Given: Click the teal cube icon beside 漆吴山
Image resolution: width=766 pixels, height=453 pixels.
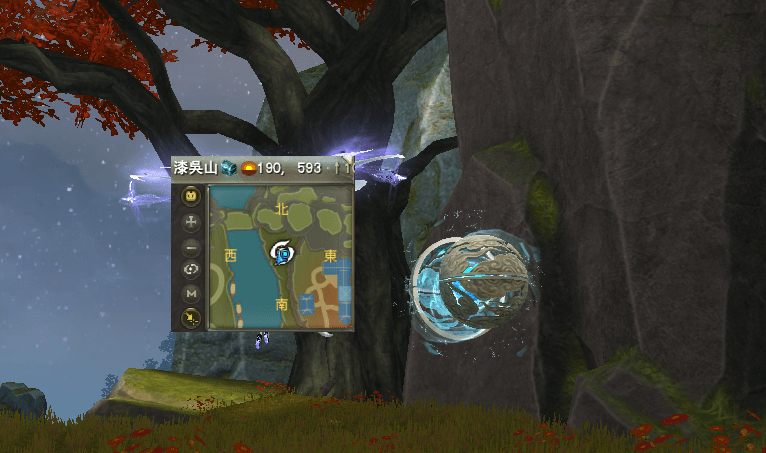Looking at the screenshot, I should pos(229,168).
